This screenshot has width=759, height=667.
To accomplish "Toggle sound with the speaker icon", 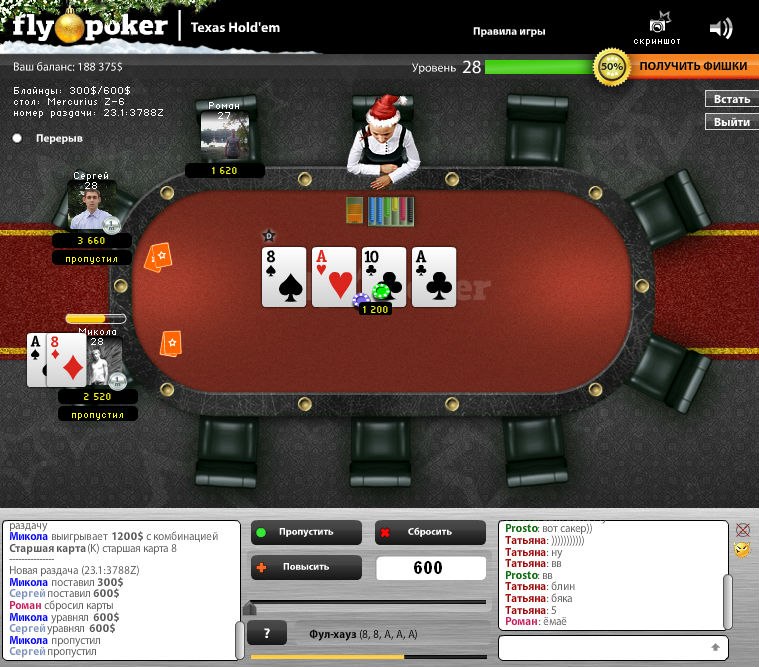I will point(720,28).
